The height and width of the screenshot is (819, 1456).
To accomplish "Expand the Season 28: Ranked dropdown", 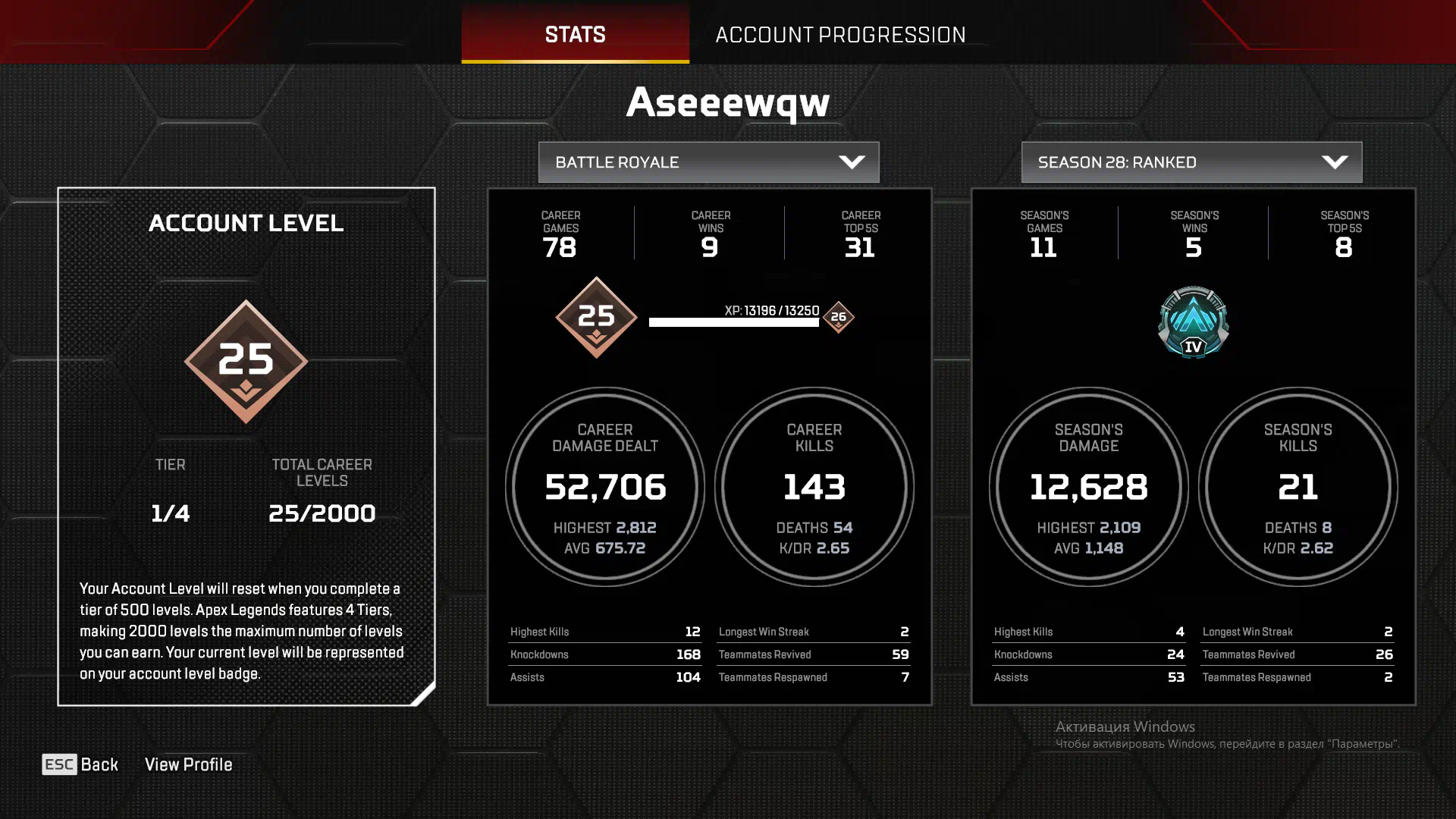I will tap(1191, 162).
